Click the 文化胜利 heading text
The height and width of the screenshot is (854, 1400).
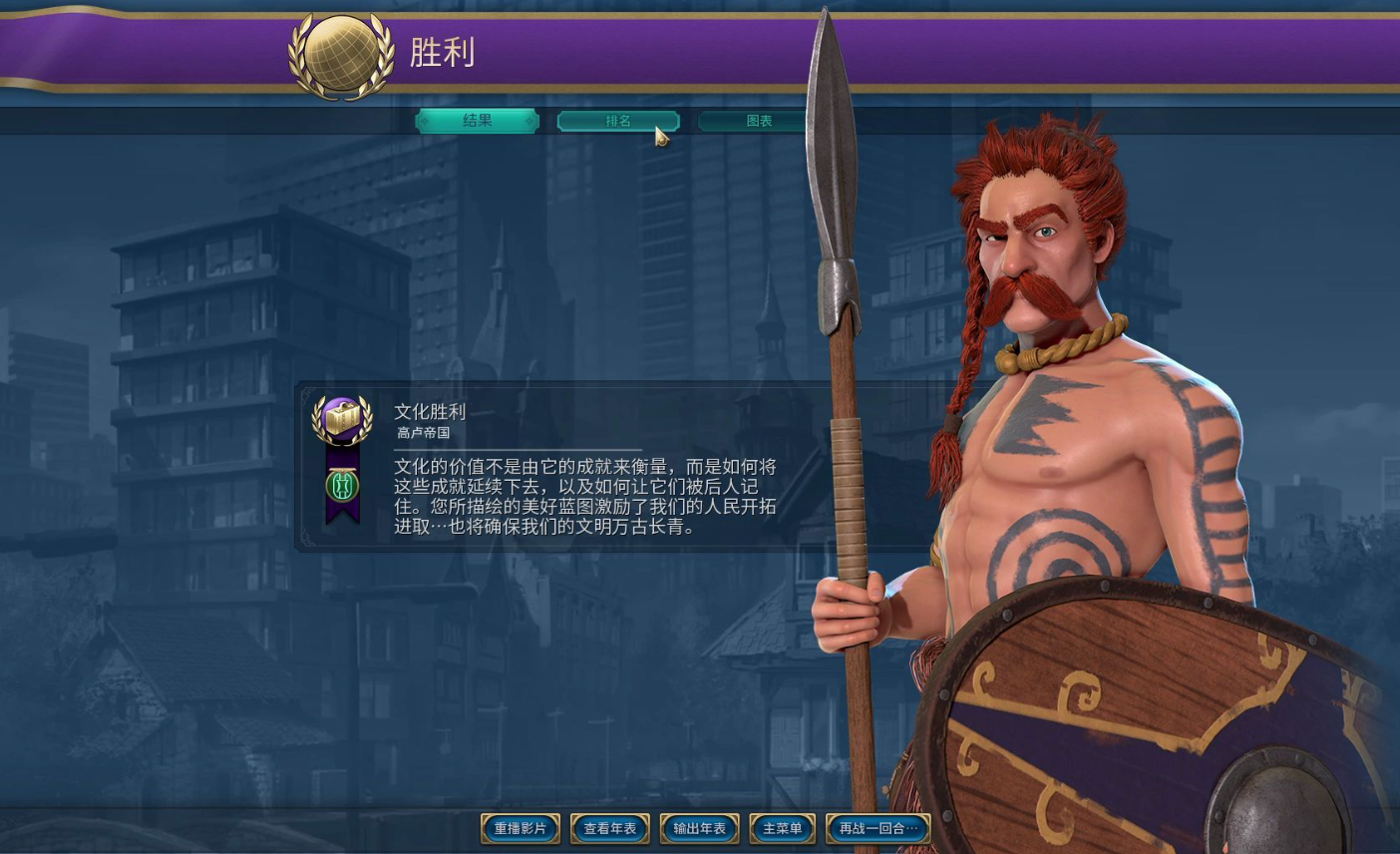coord(430,411)
